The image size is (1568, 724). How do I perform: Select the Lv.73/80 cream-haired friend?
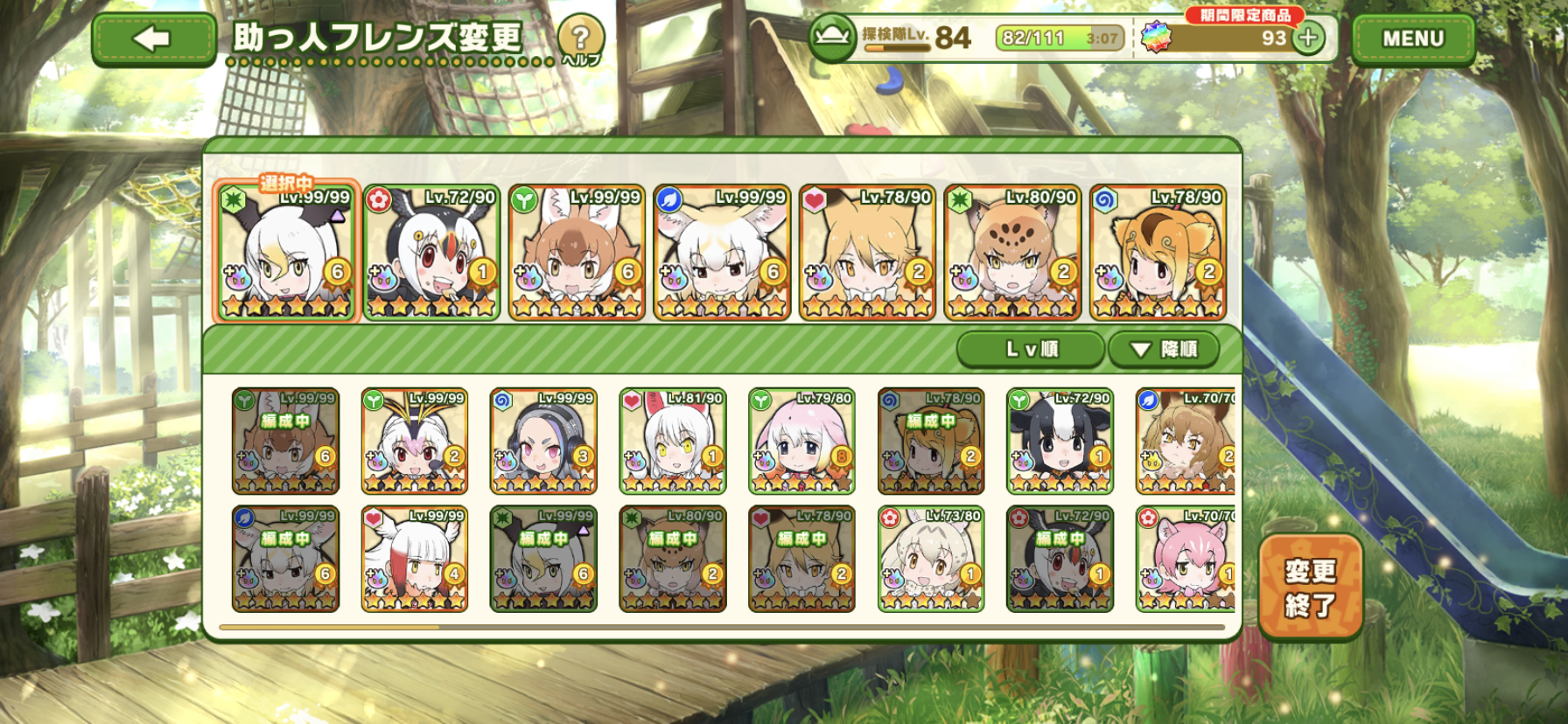(930, 560)
